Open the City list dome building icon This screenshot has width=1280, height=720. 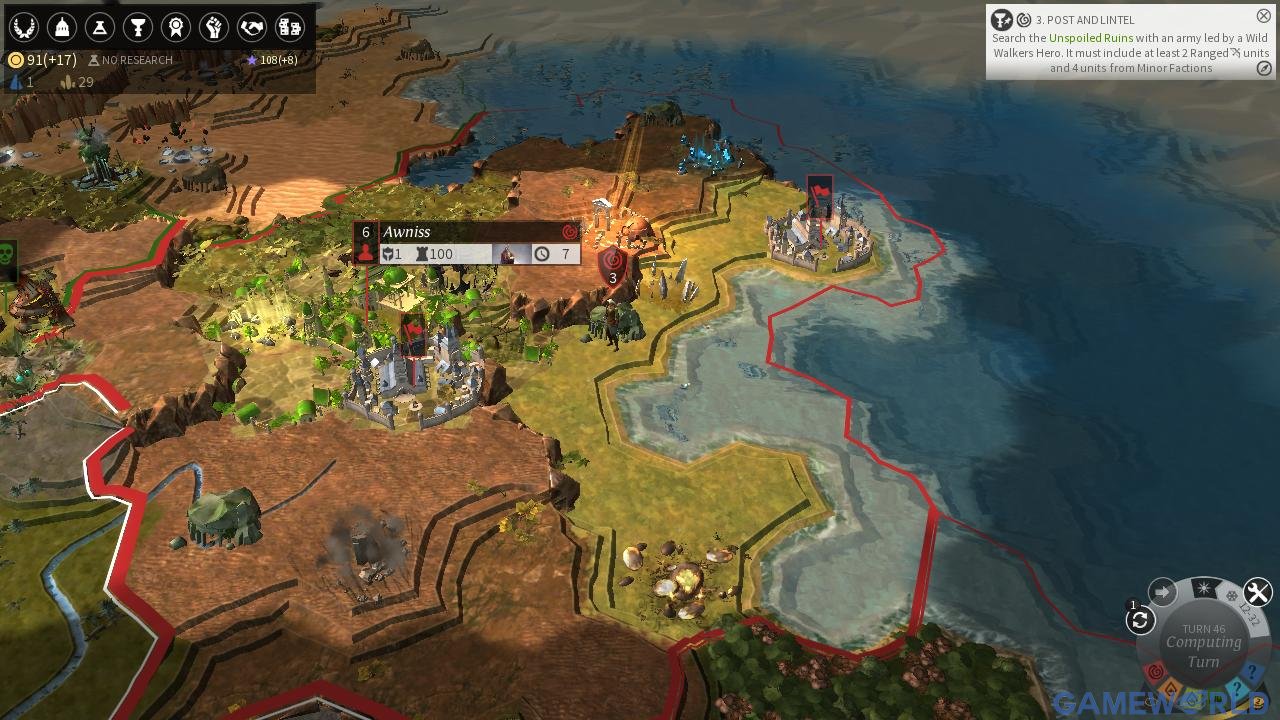(61, 27)
